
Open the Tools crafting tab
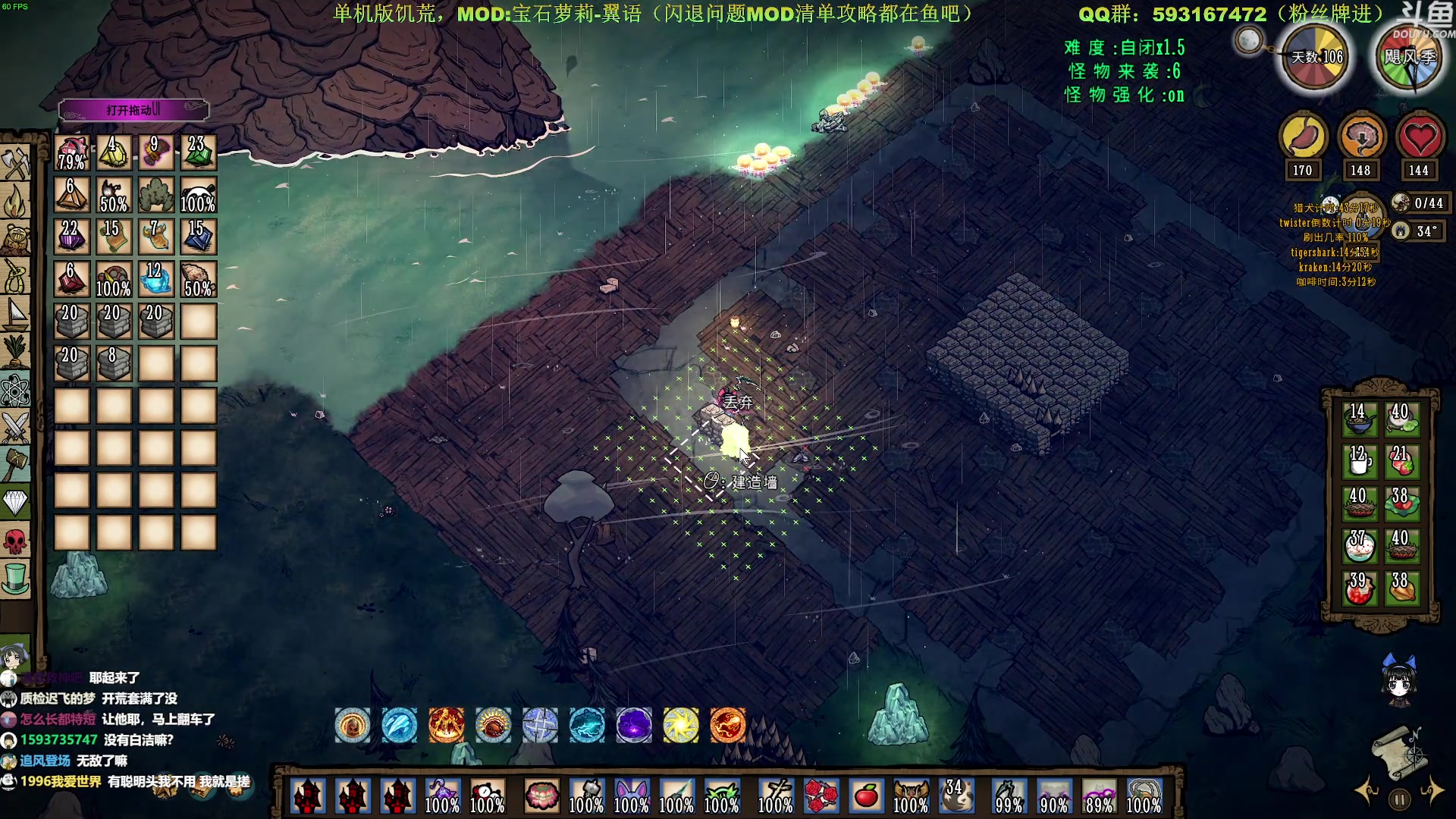tap(15, 162)
